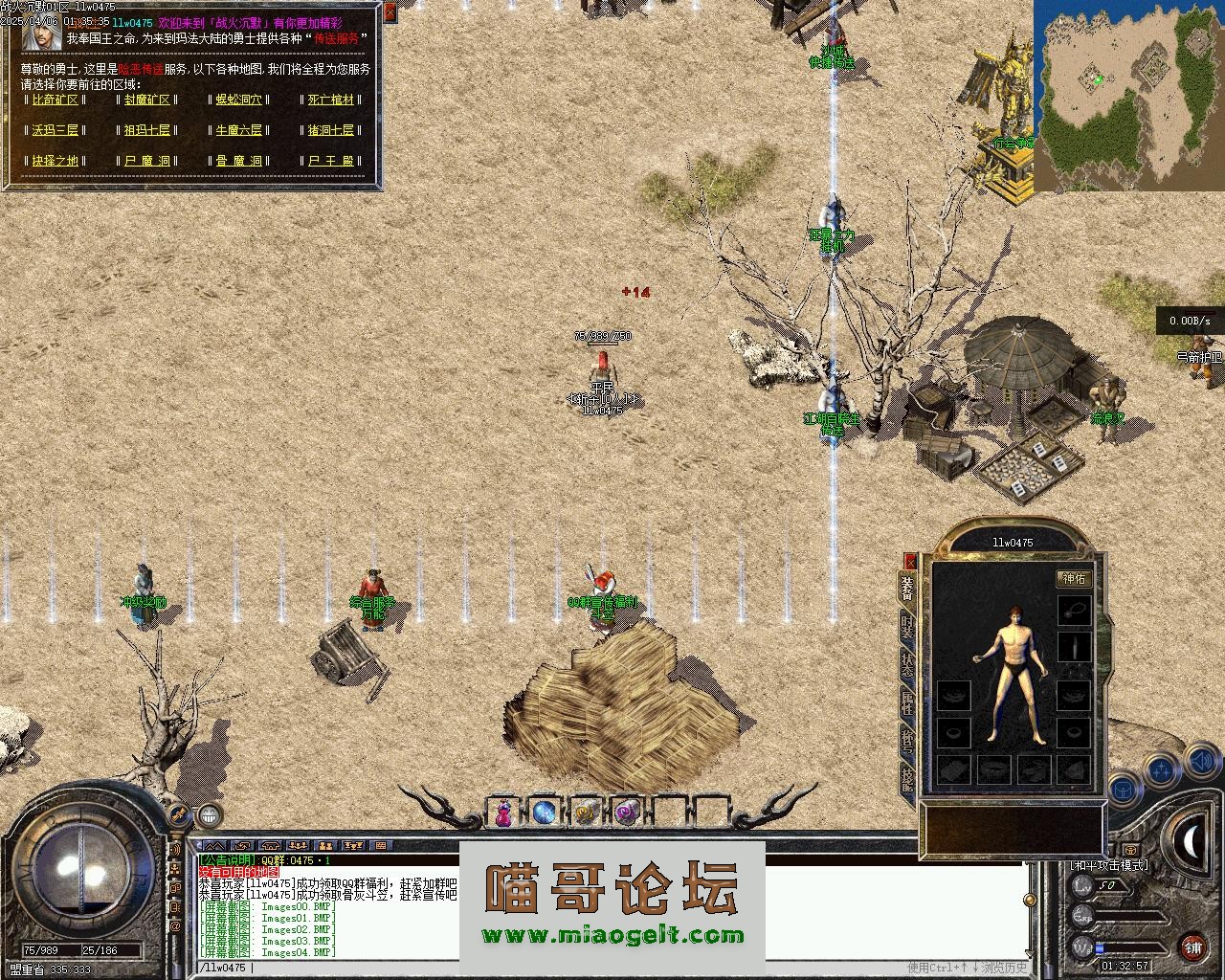Select the blue orb hotbar slot
The height and width of the screenshot is (980, 1225).
point(545,813)
